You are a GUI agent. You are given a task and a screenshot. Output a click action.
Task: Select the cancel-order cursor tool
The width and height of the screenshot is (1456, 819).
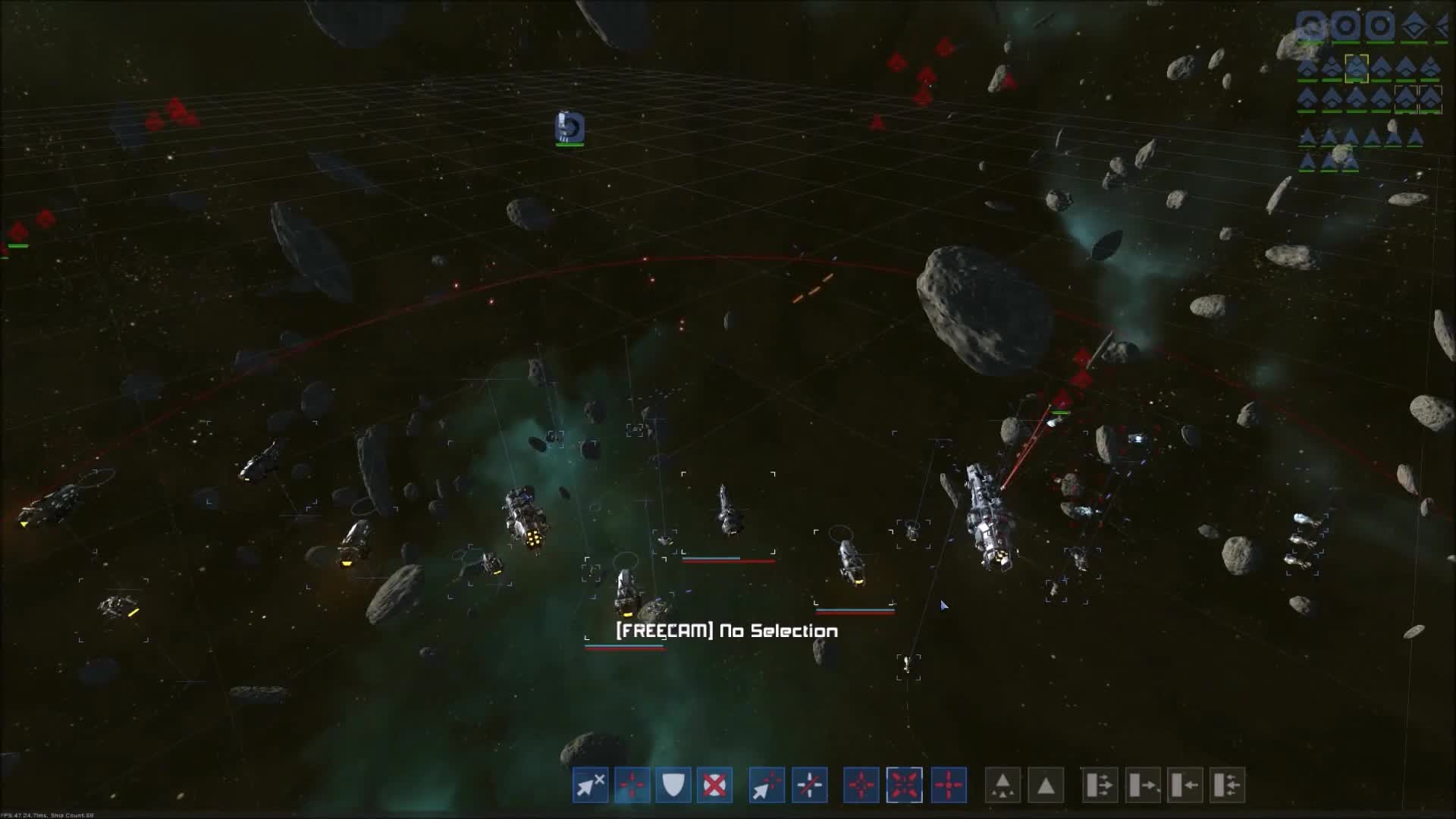pos(590,786)
